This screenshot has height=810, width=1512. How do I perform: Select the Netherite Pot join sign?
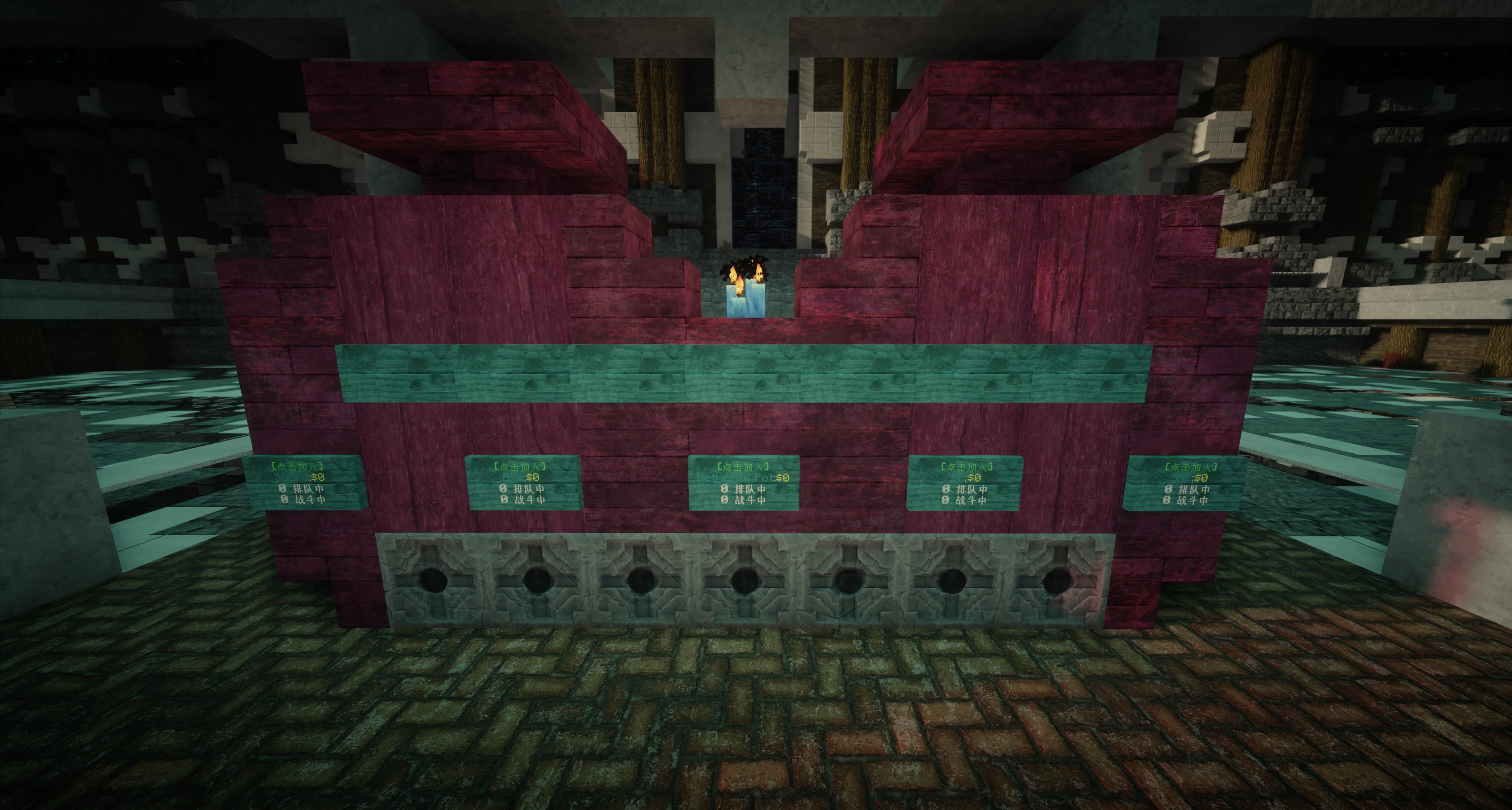point(744,482)
